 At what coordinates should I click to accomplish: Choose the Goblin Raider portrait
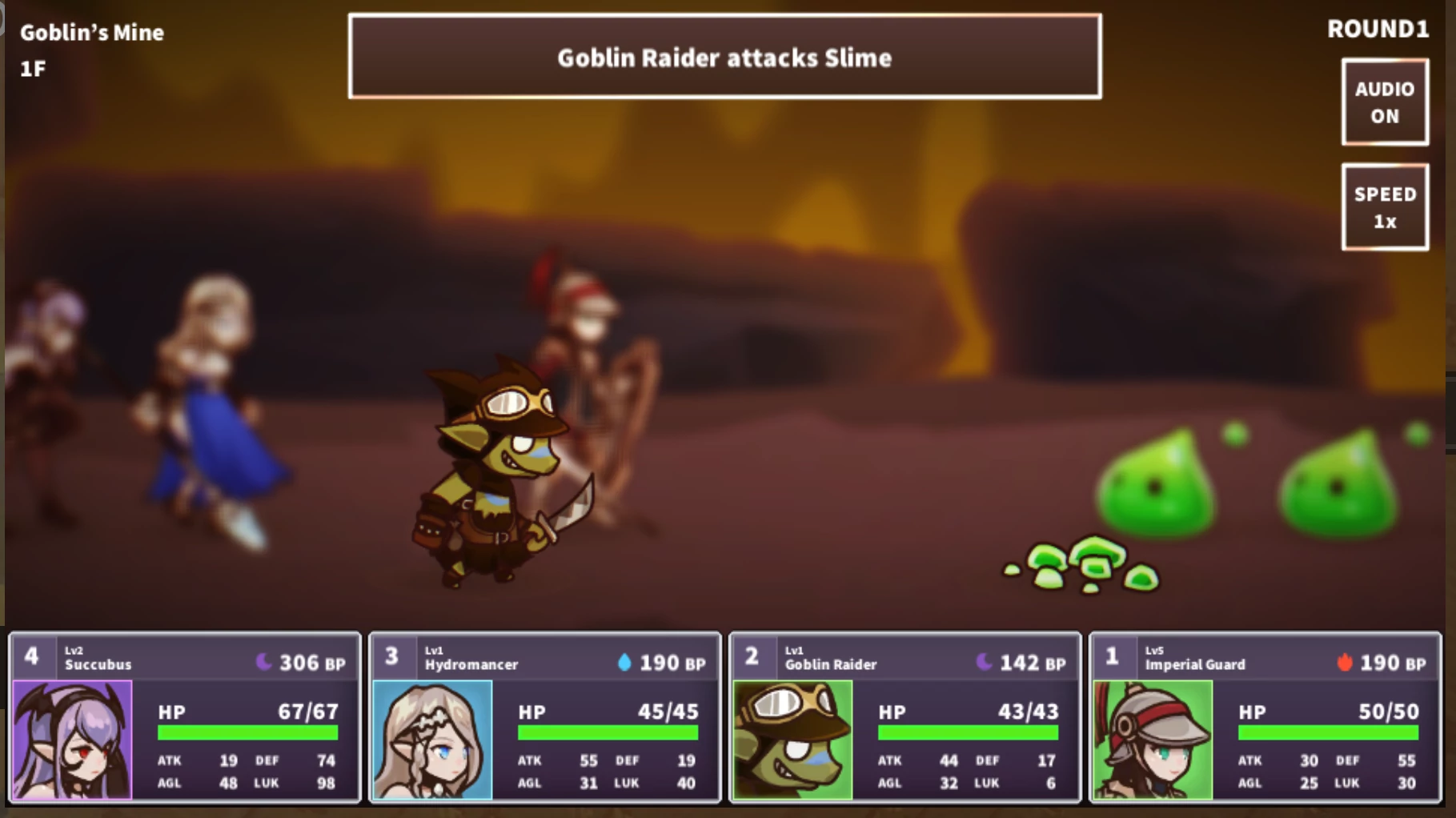[x=792, y=740]
